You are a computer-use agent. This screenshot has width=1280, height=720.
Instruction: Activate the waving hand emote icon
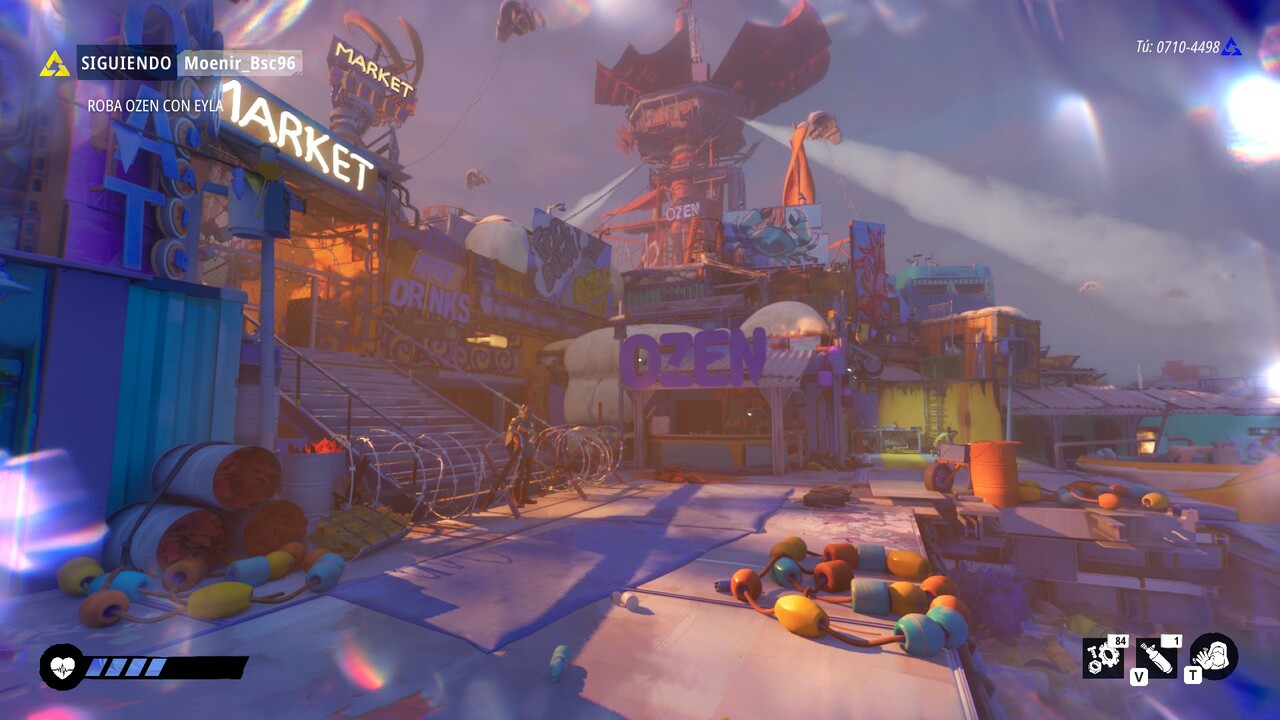1214,656
